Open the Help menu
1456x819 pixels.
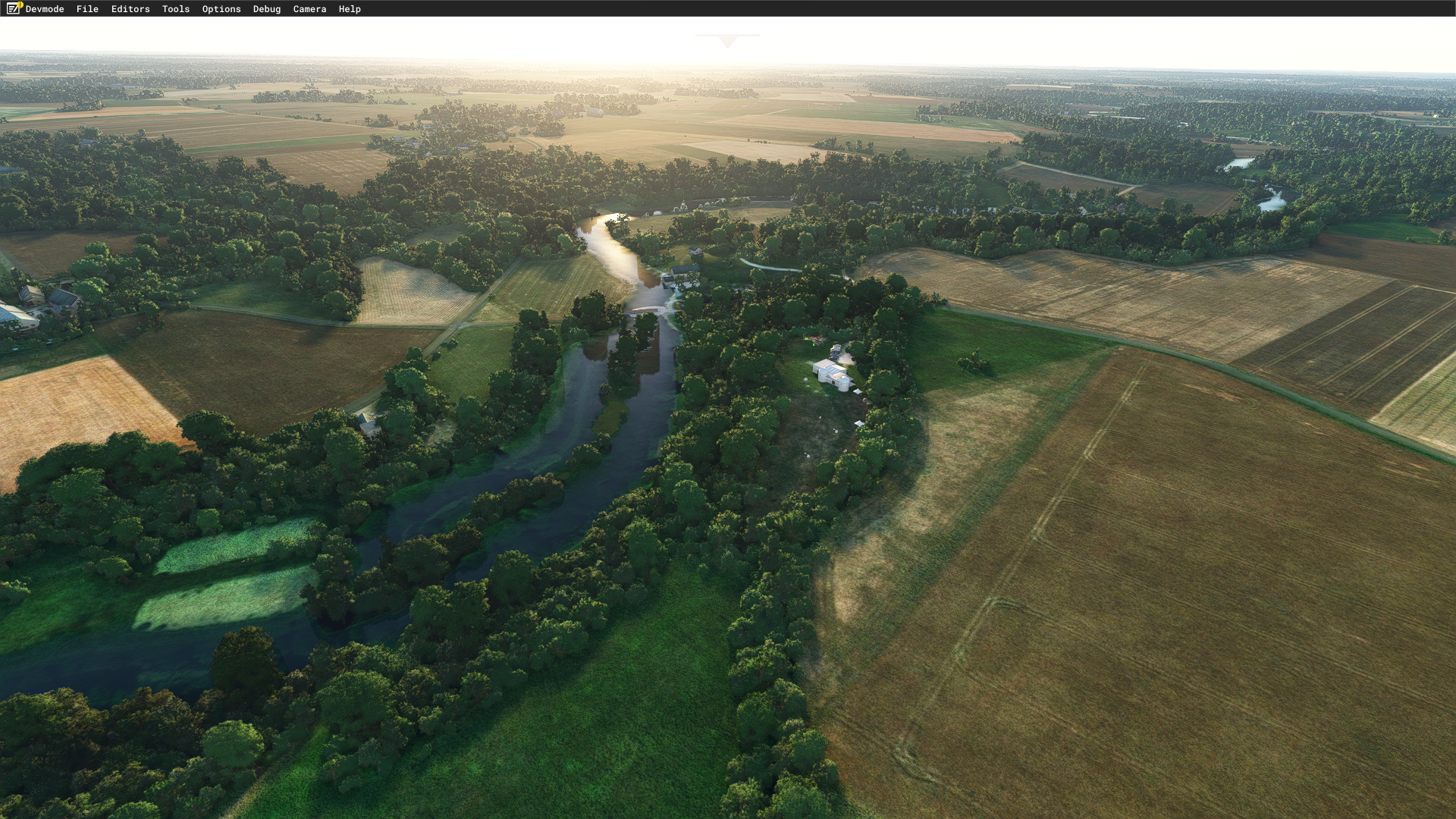tap(350, 9)
